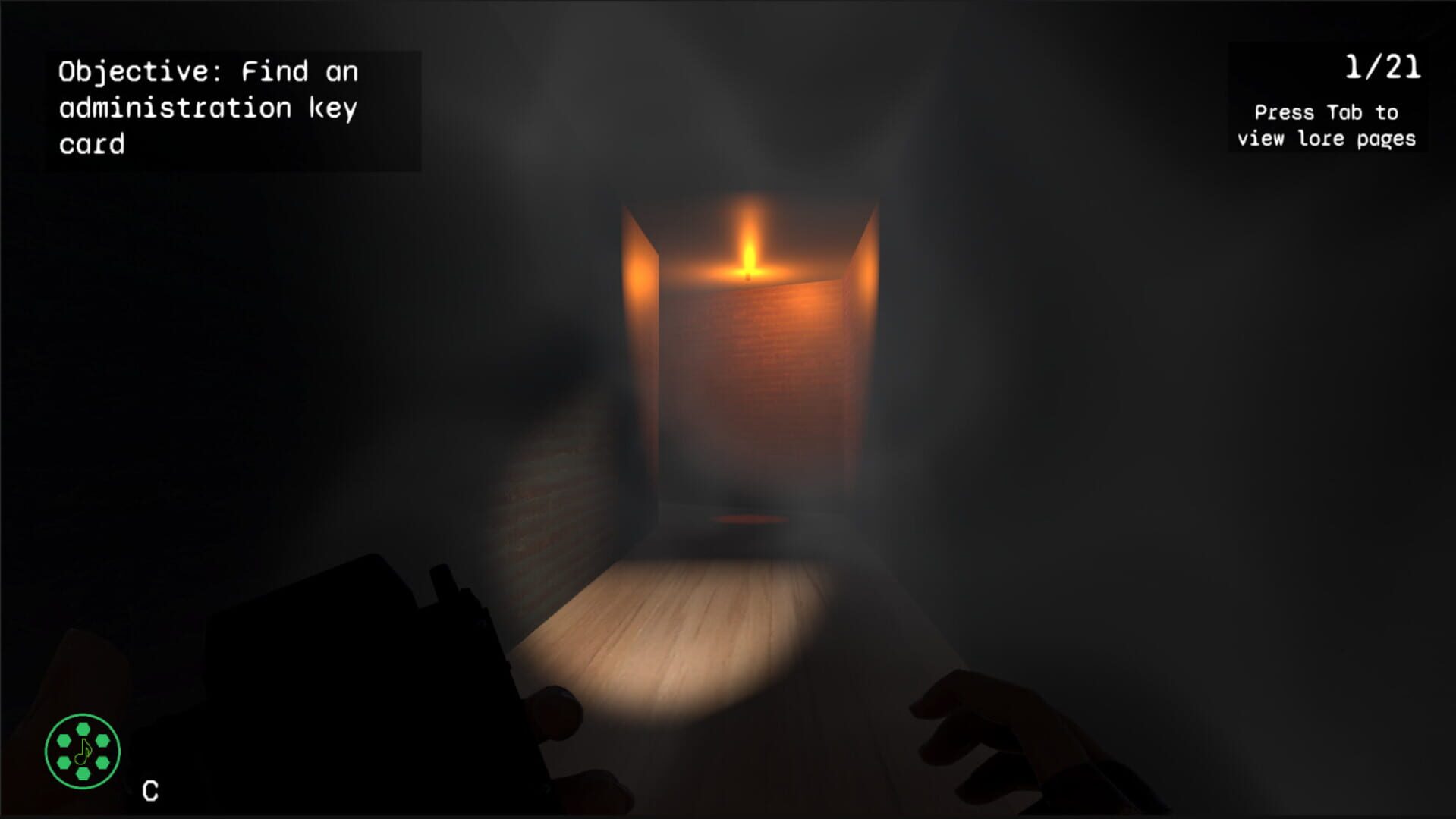Viewport: 1456px width, 819px height.
Task: Toggle the music wheel indicator
Action: 83,751
